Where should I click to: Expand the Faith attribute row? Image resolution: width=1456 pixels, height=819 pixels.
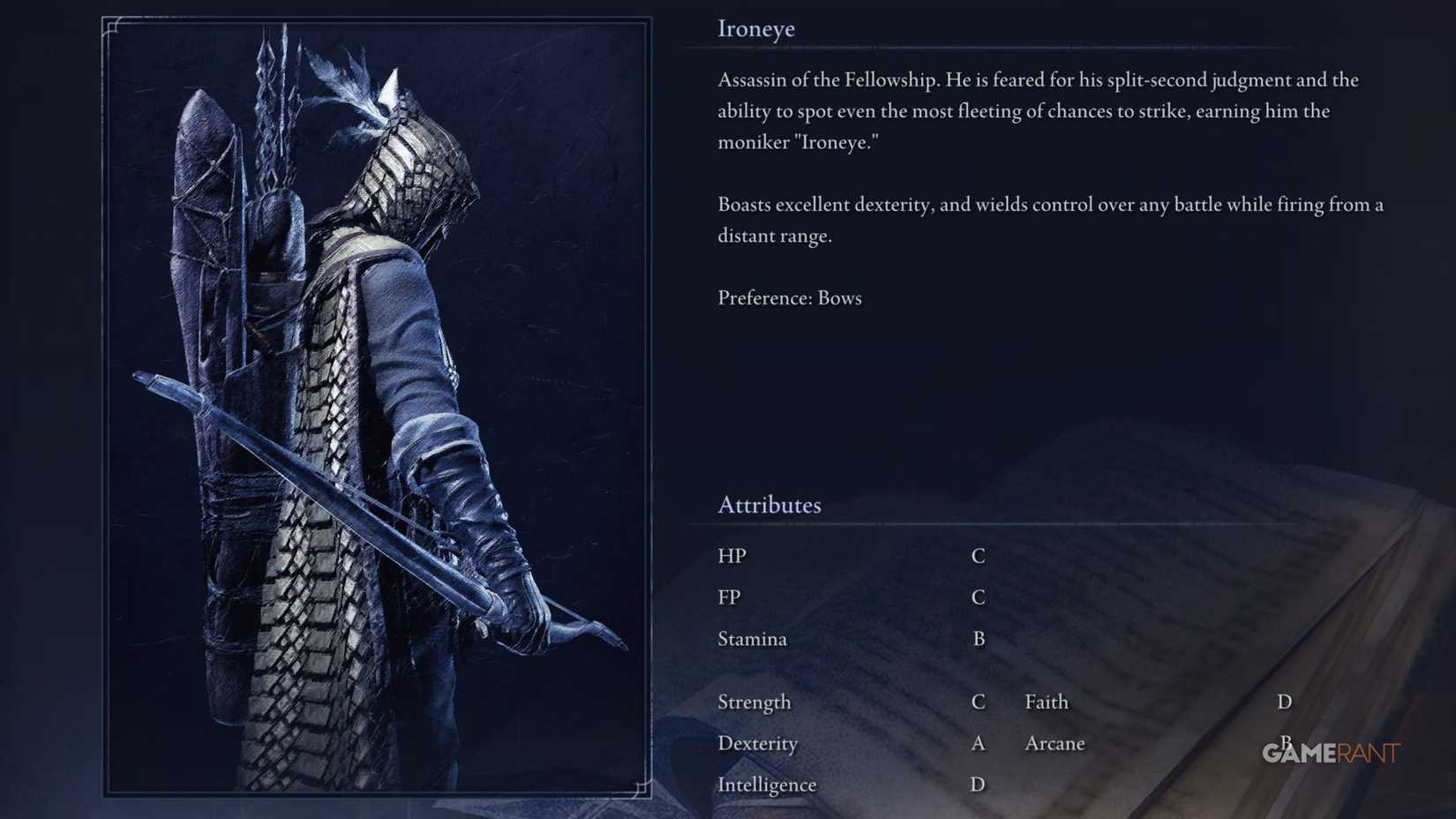click(x=1047, y=703)
